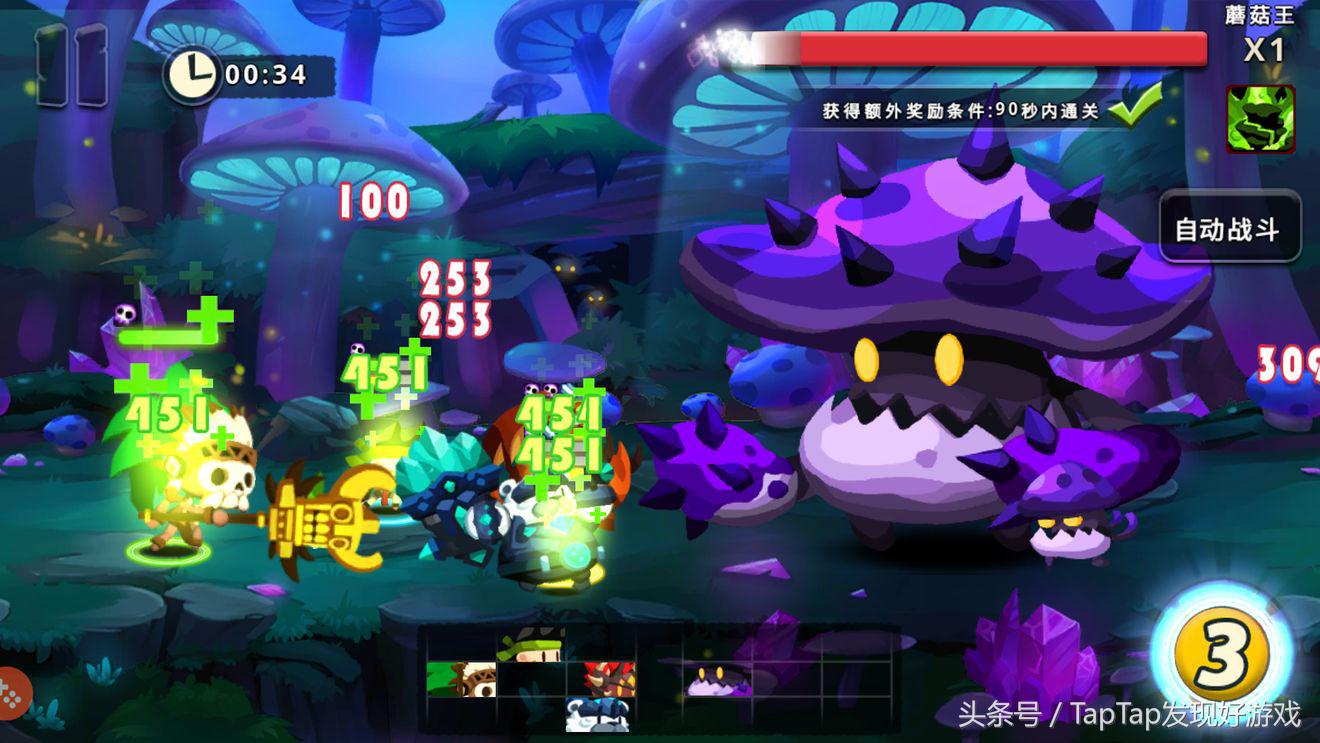Tap the green boss skill icon
1320x743 pixels.
(x=1260, y=119)
